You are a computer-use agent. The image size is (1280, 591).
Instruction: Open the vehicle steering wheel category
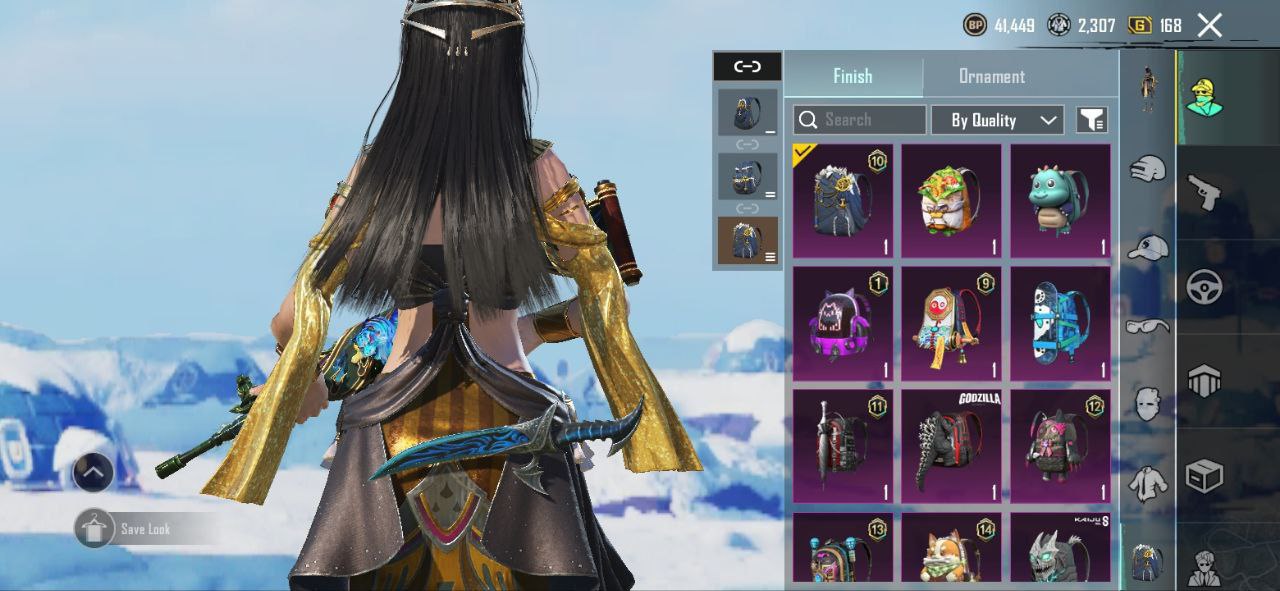1204,287
